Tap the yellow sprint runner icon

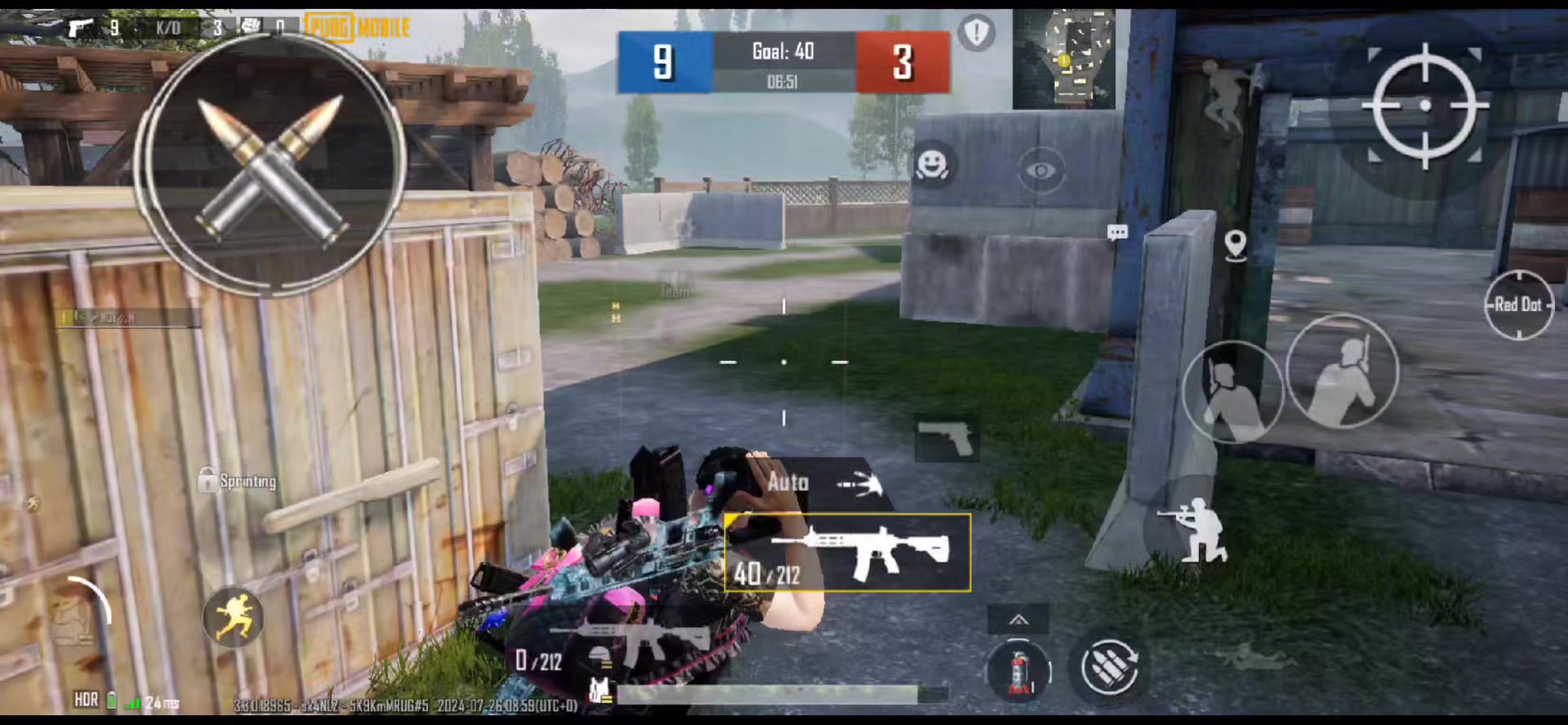(234, 617)
